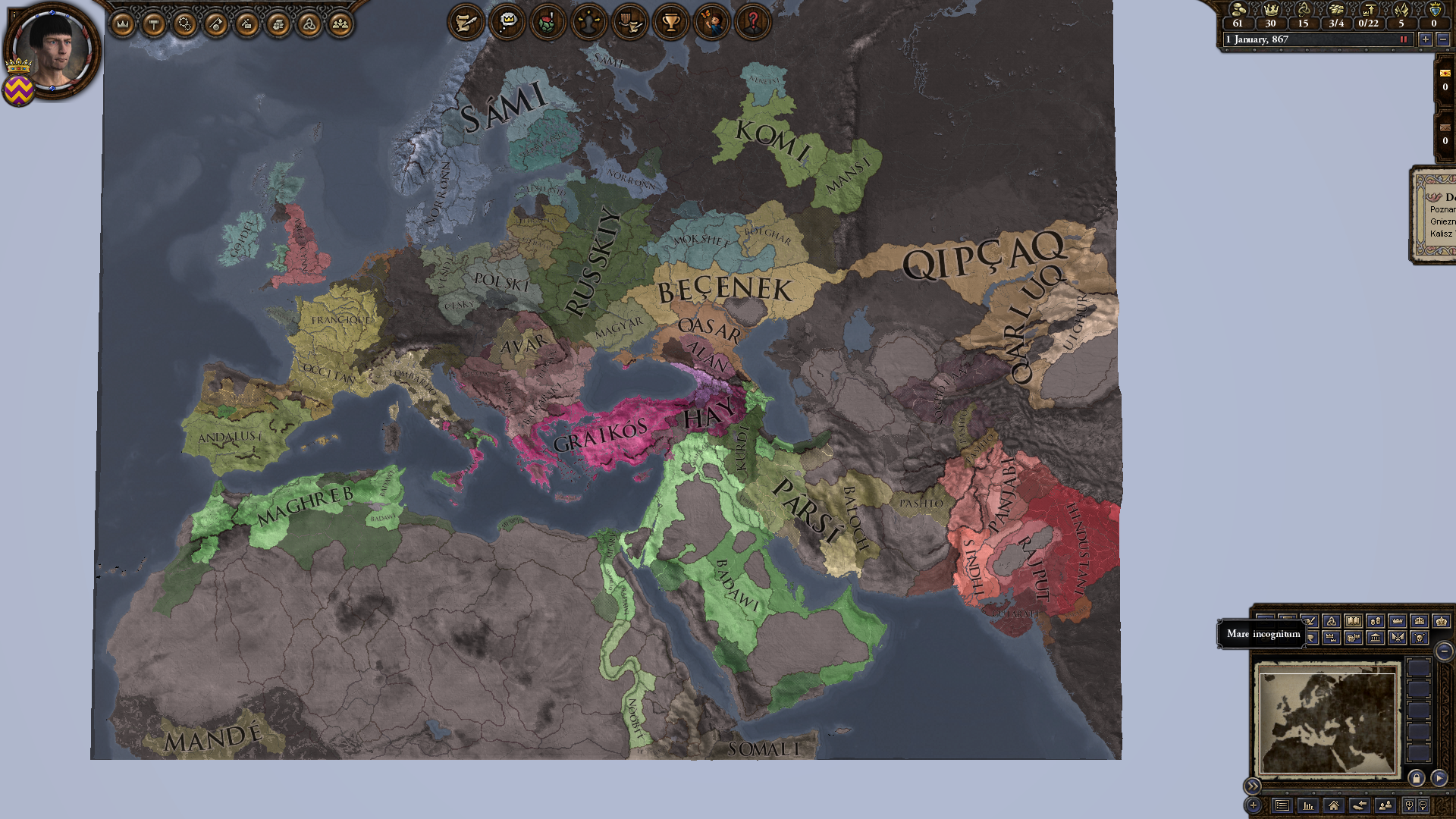Open the Council screen with the group icon

coord(341,23)
